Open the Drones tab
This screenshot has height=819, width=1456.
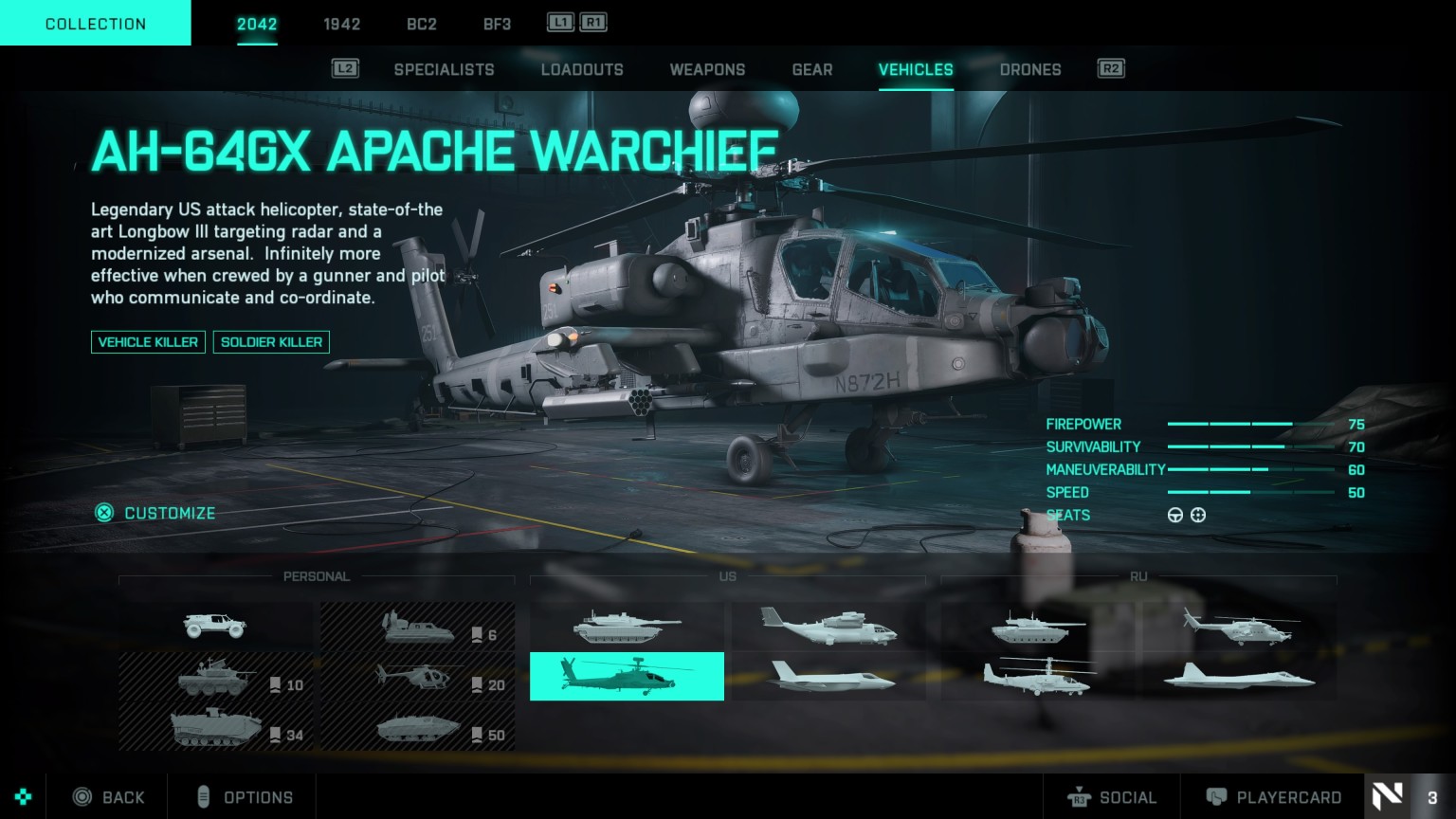tap(1030, 69)
